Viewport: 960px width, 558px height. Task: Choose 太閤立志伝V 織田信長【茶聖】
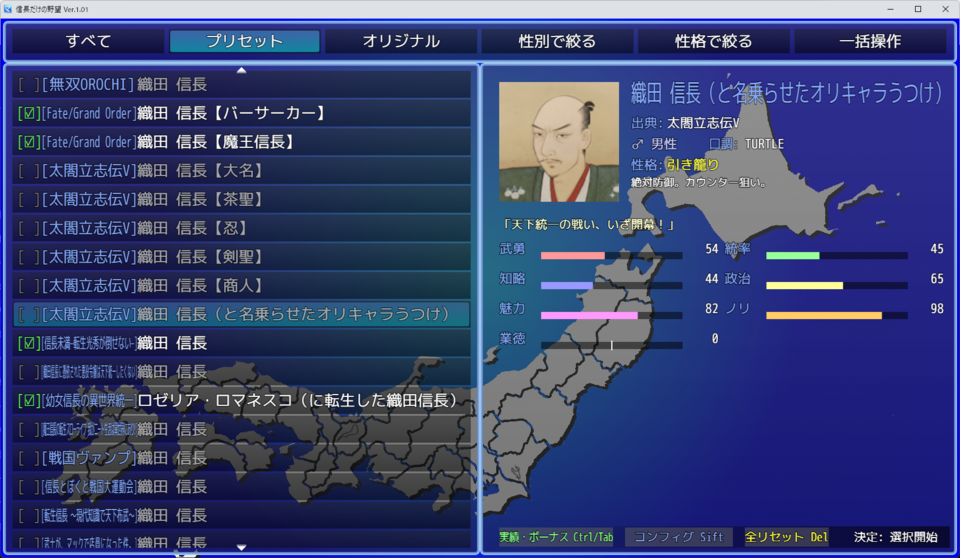[242, 200]
